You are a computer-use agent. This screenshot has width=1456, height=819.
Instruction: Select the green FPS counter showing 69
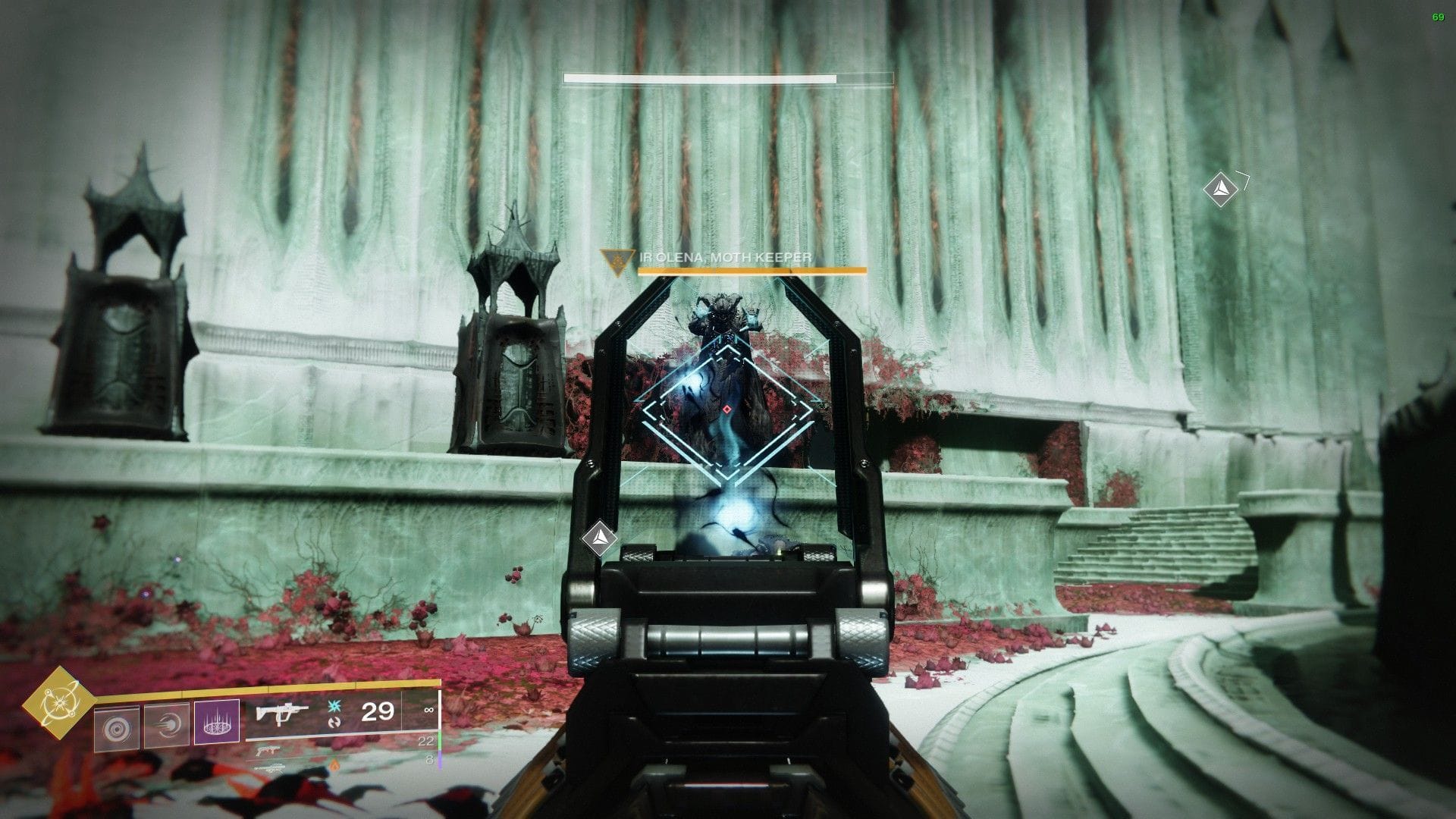click(x=1439, y=15)
